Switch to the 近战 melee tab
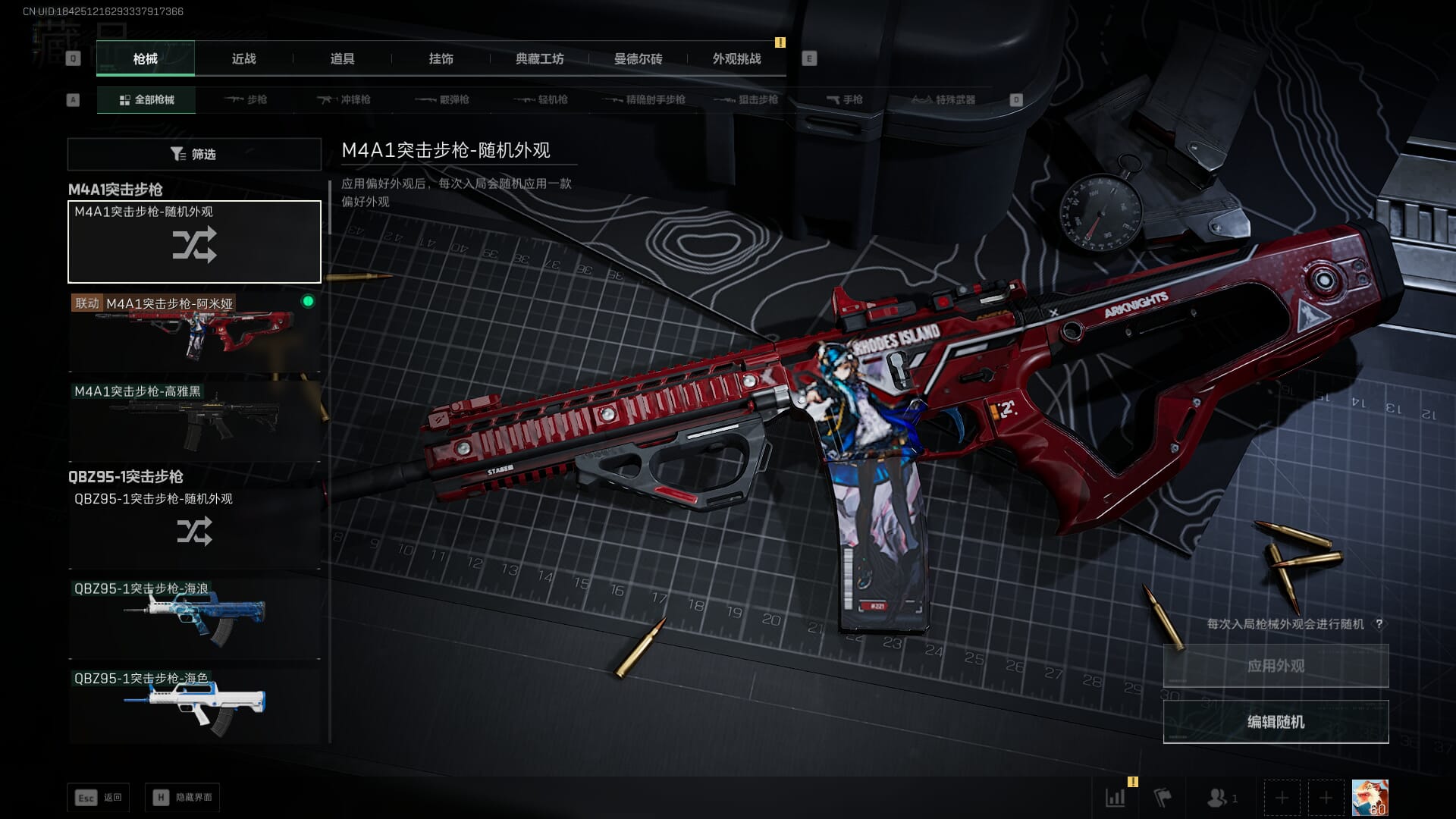This screenshot has height=819, width=1456. point(243,59)
